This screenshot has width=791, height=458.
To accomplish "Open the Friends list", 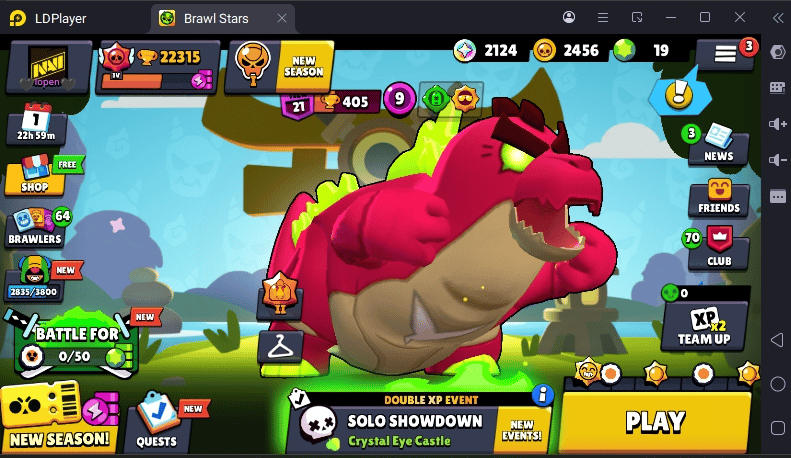I will [719, 197].
